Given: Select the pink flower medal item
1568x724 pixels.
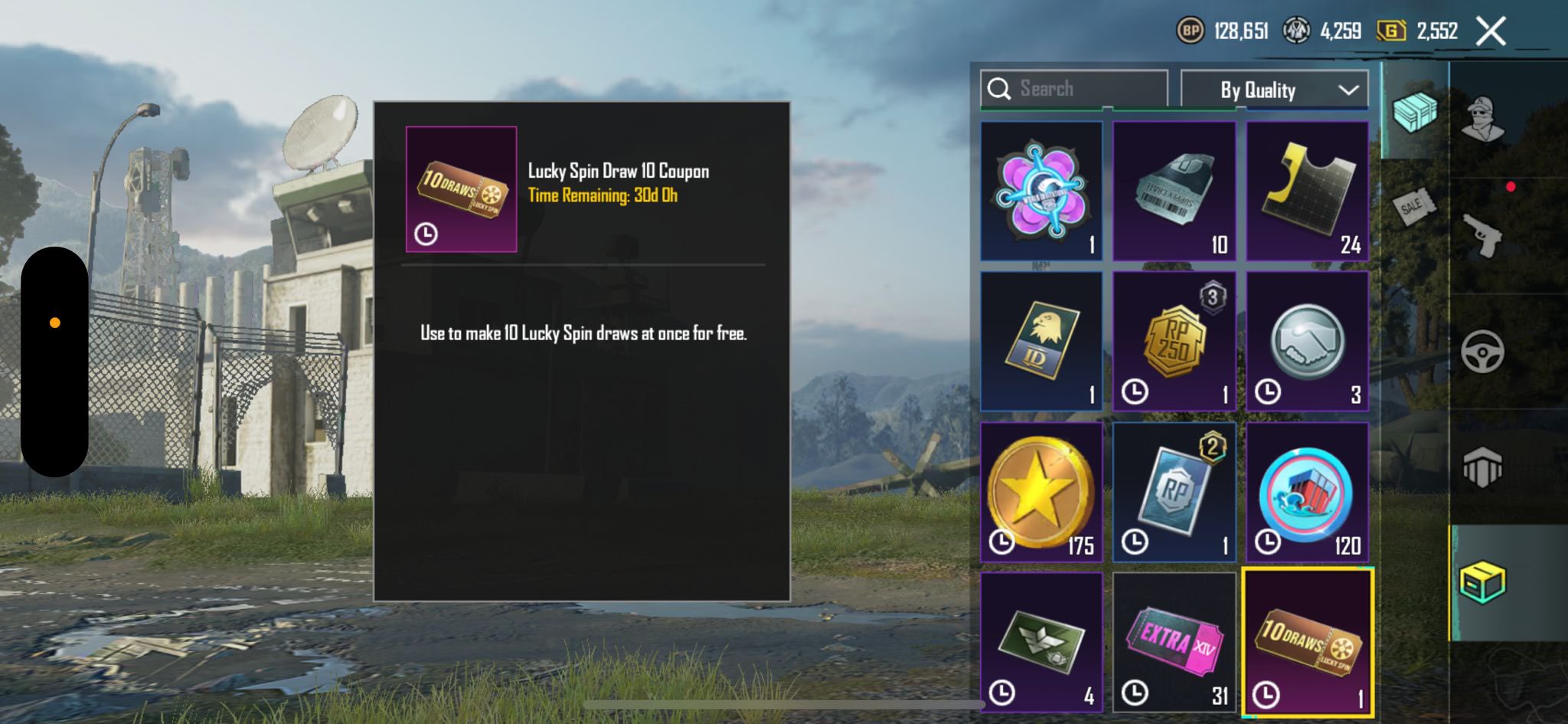Looking at the screenshot, I should pyautogui.click(x=1041, y=192).
